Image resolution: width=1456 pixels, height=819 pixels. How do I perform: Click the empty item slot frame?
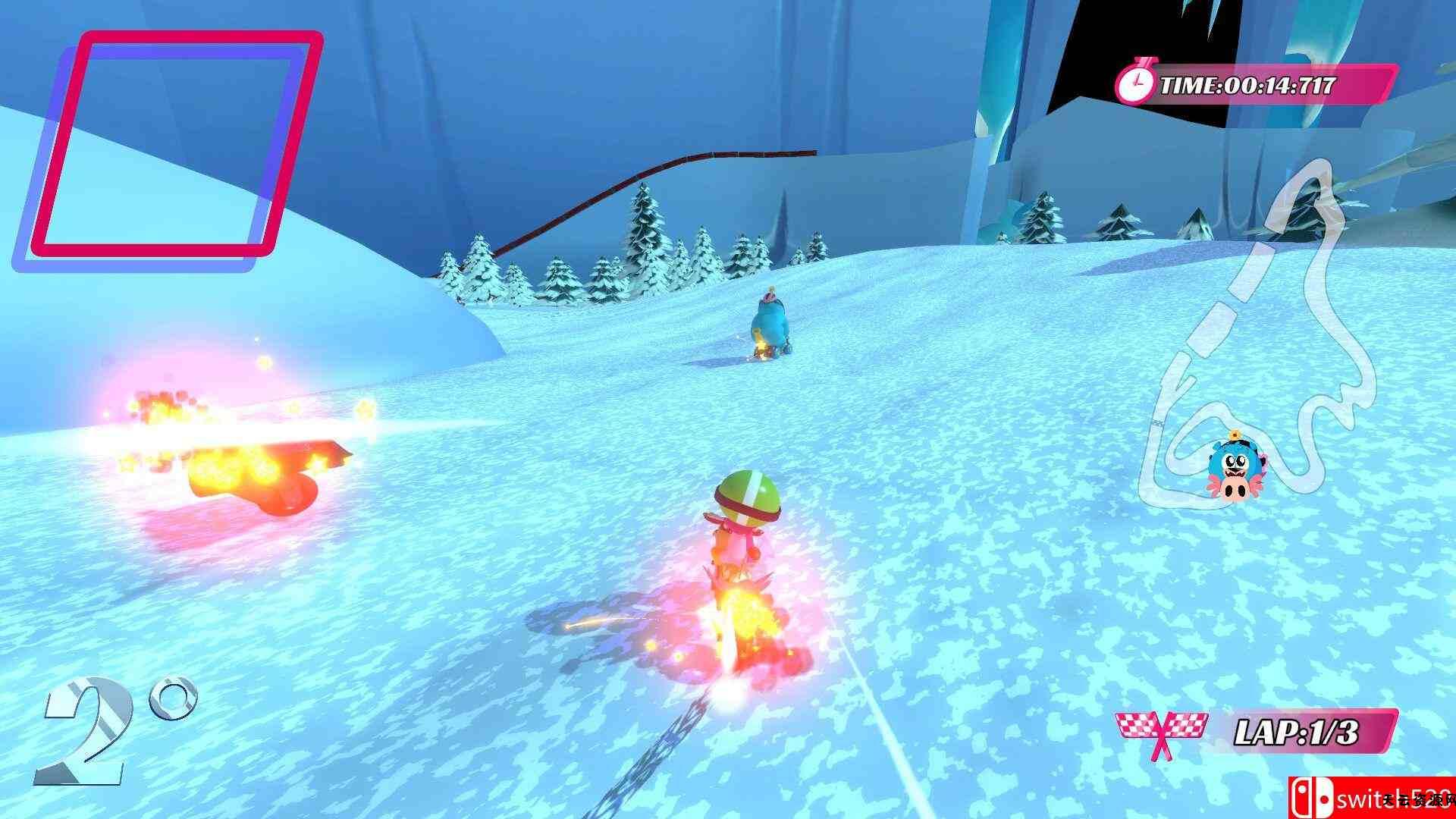[167, 148]
